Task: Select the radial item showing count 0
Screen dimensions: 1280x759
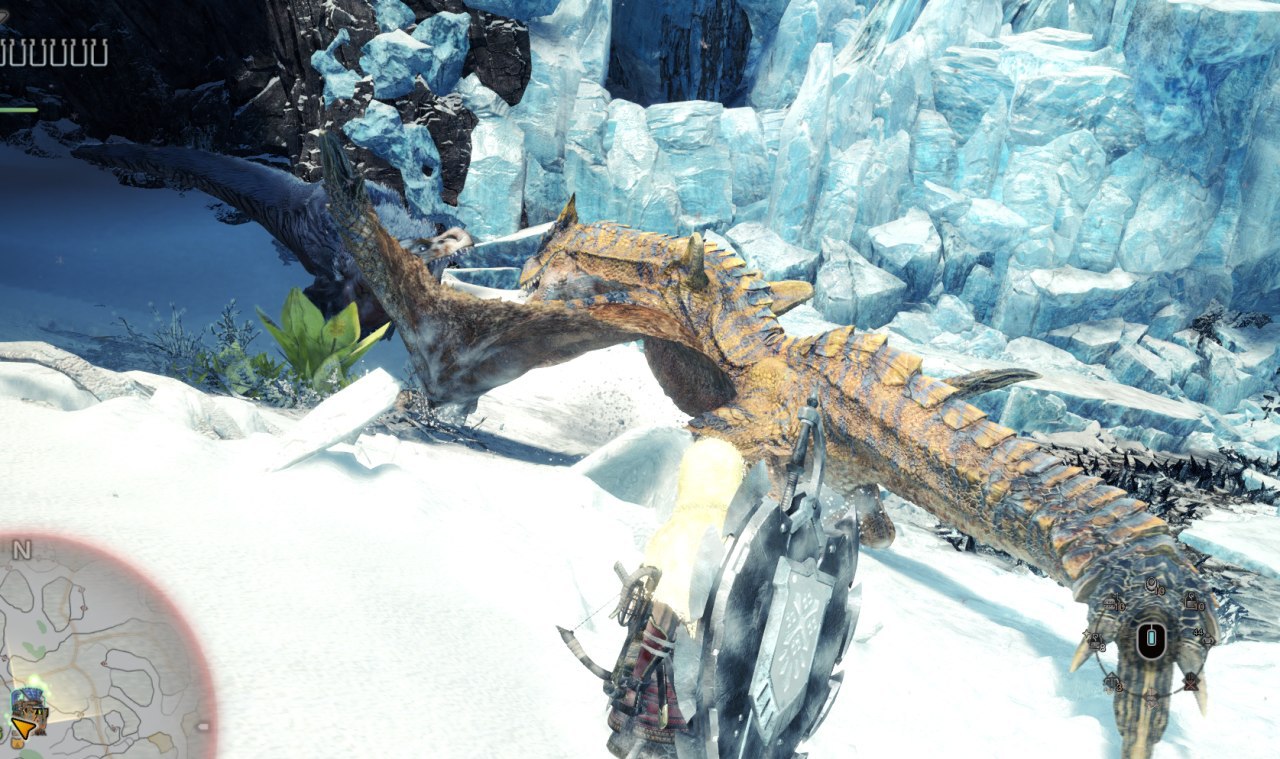Action: click(1192, 602)
